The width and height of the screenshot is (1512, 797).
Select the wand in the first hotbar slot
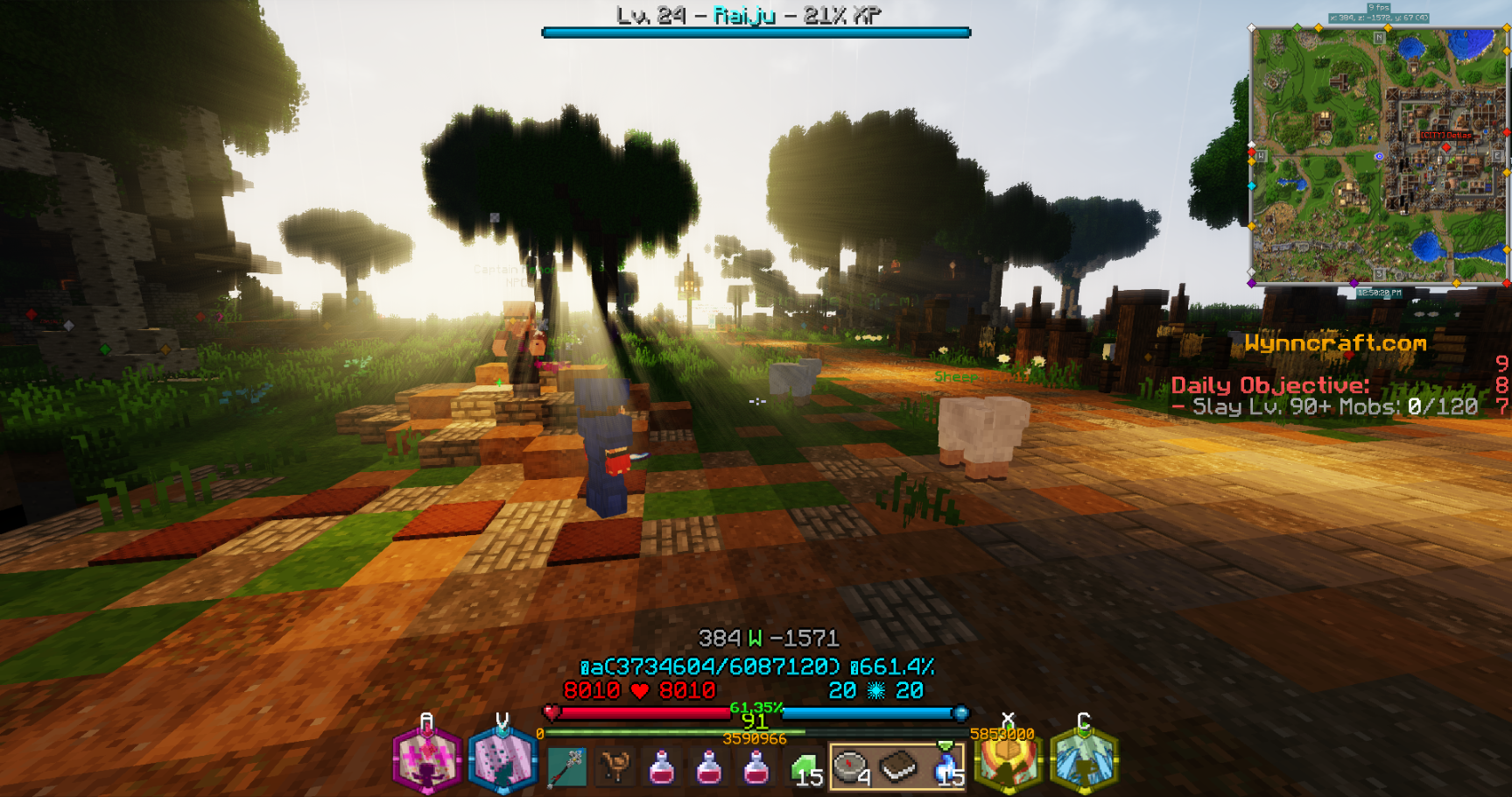[566, 766]
